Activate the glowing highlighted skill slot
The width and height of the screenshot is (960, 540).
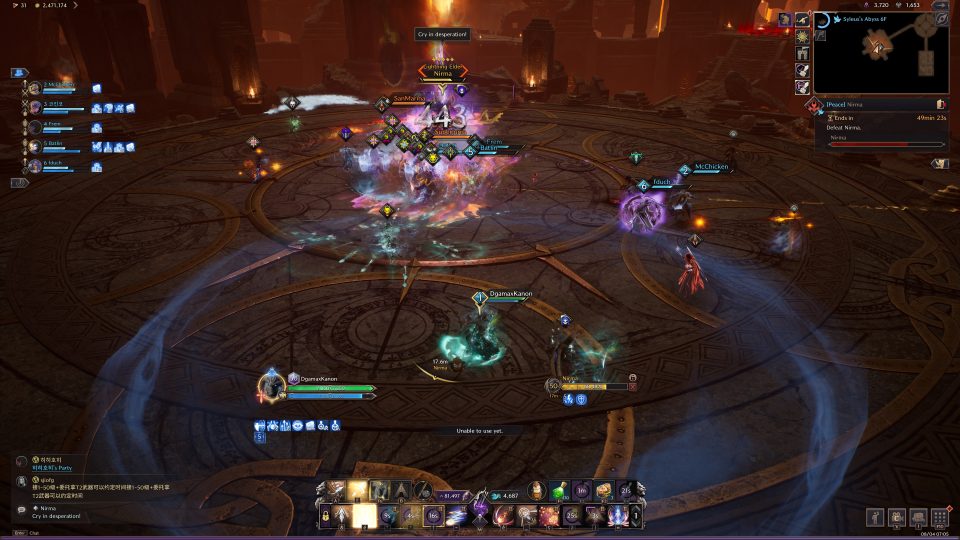point(366,516)
